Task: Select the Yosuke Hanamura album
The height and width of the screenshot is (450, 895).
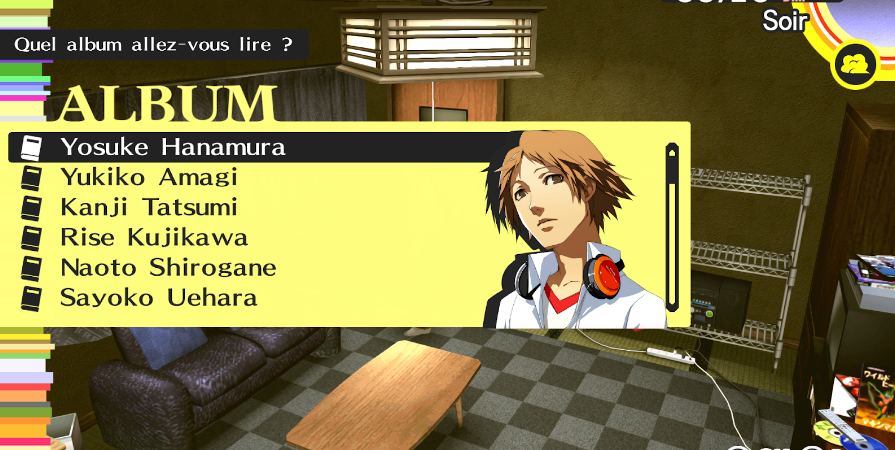Action: 172,148
